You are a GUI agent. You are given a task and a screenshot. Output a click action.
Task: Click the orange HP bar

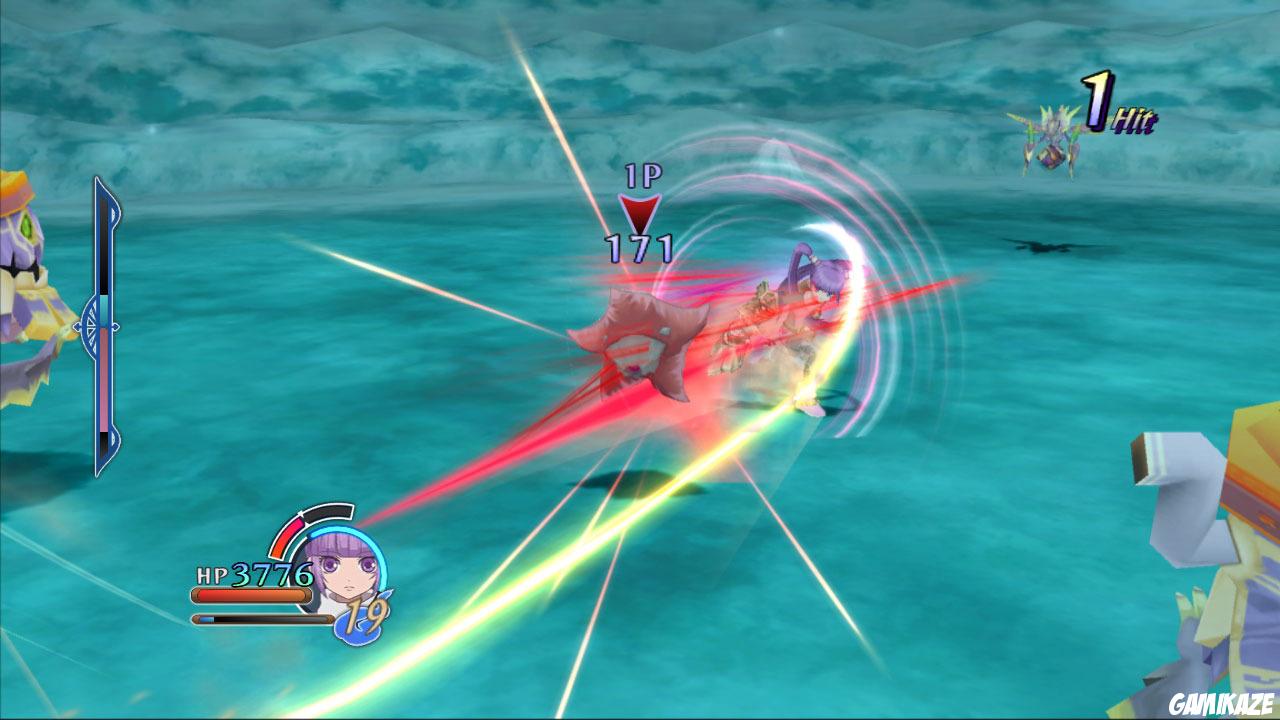click(x=250, y=593)
